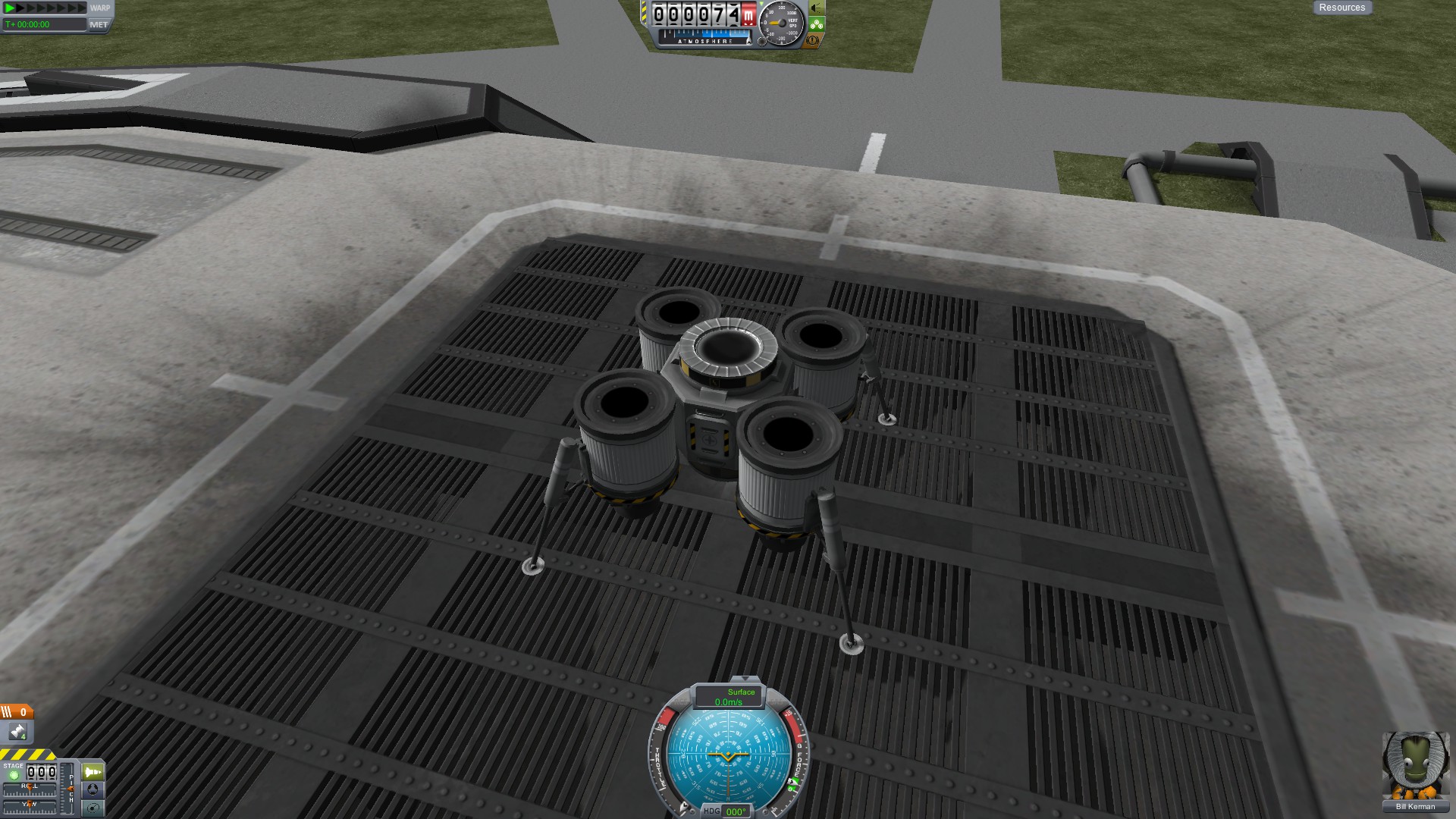Click the green stage indicator light
Screen dimensions: 1456x819
[14, 775]
